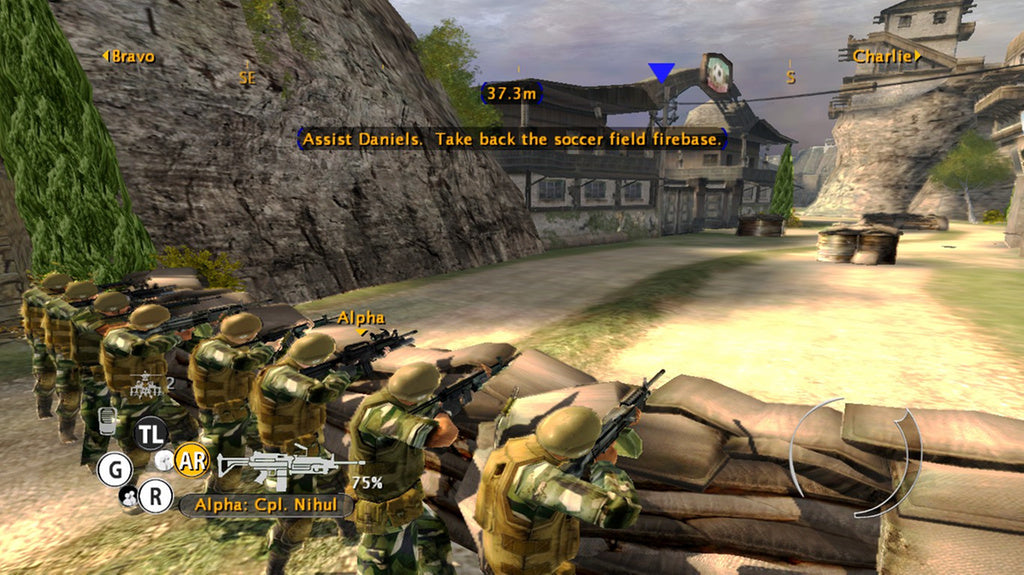Switch to the AR automatic rifleman
Image resolution: width=1024 pixels, height=575 pixels.
coord(191,461)
